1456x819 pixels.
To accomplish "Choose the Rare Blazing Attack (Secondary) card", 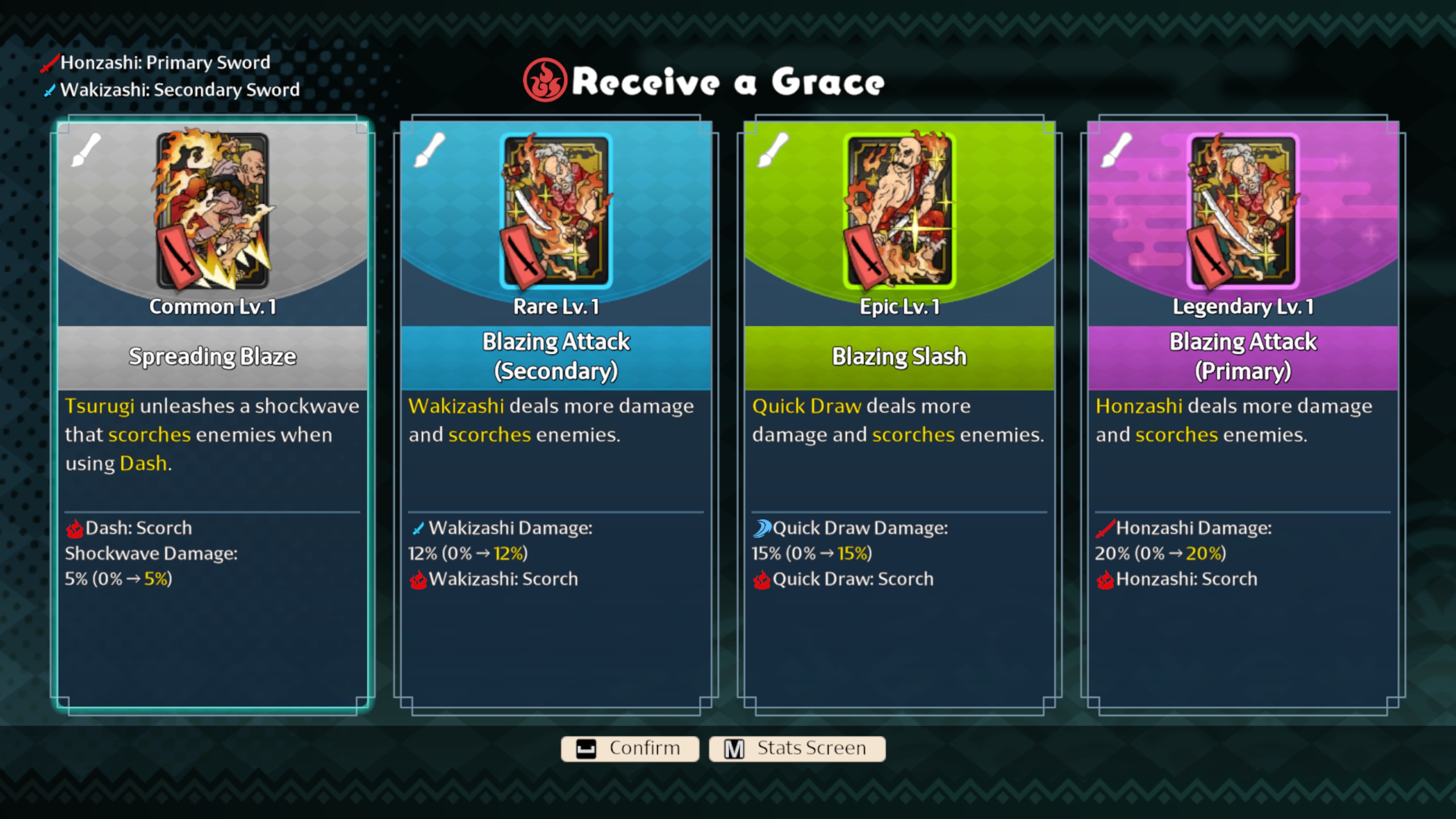I will (556, 415).
